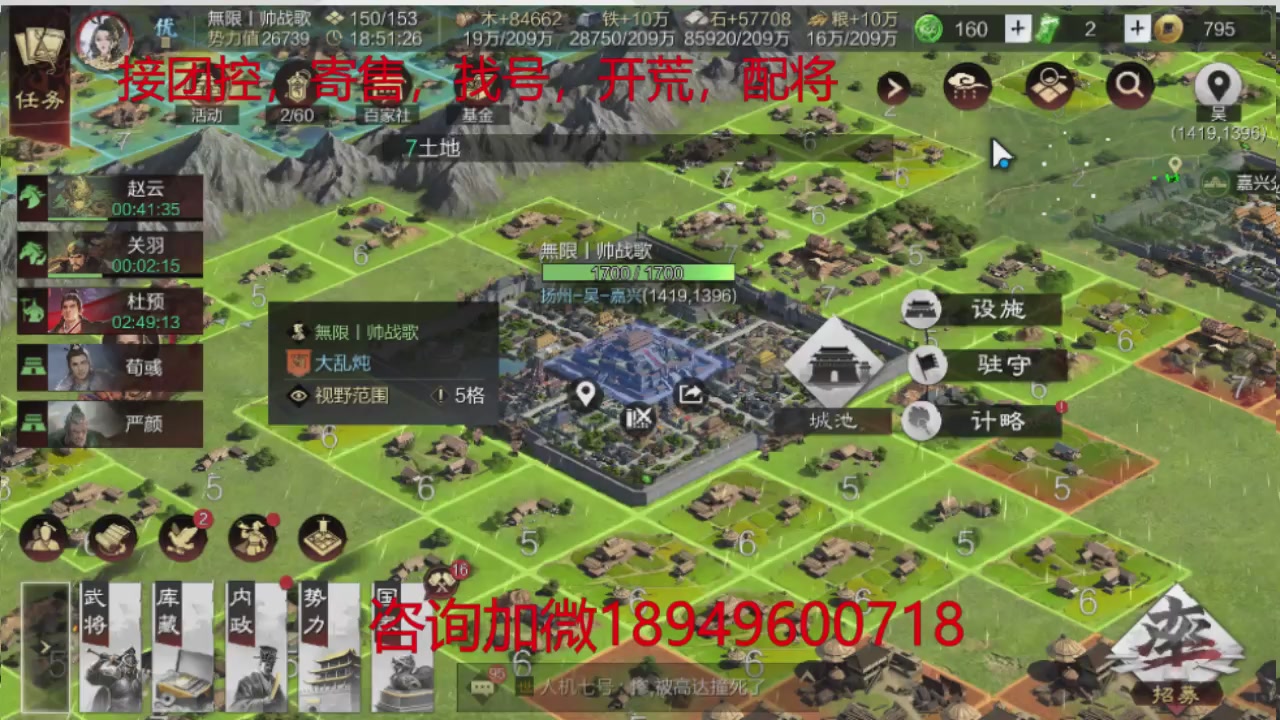Click the share arrow icon on city popup
The height and width of the screenshot is (720, 1280).
click(691, 394)
